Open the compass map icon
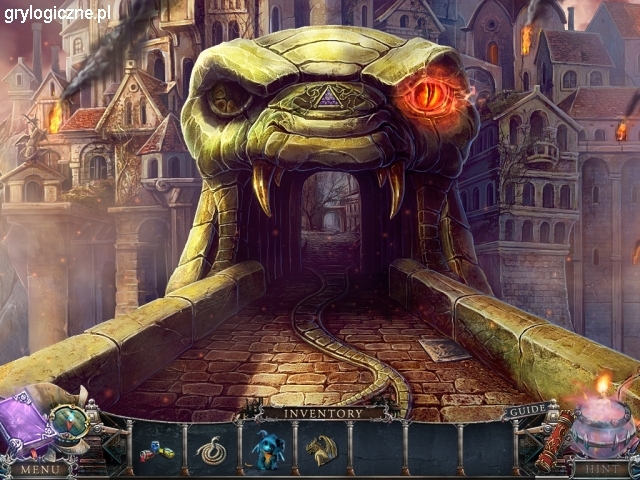 [70, 421]
